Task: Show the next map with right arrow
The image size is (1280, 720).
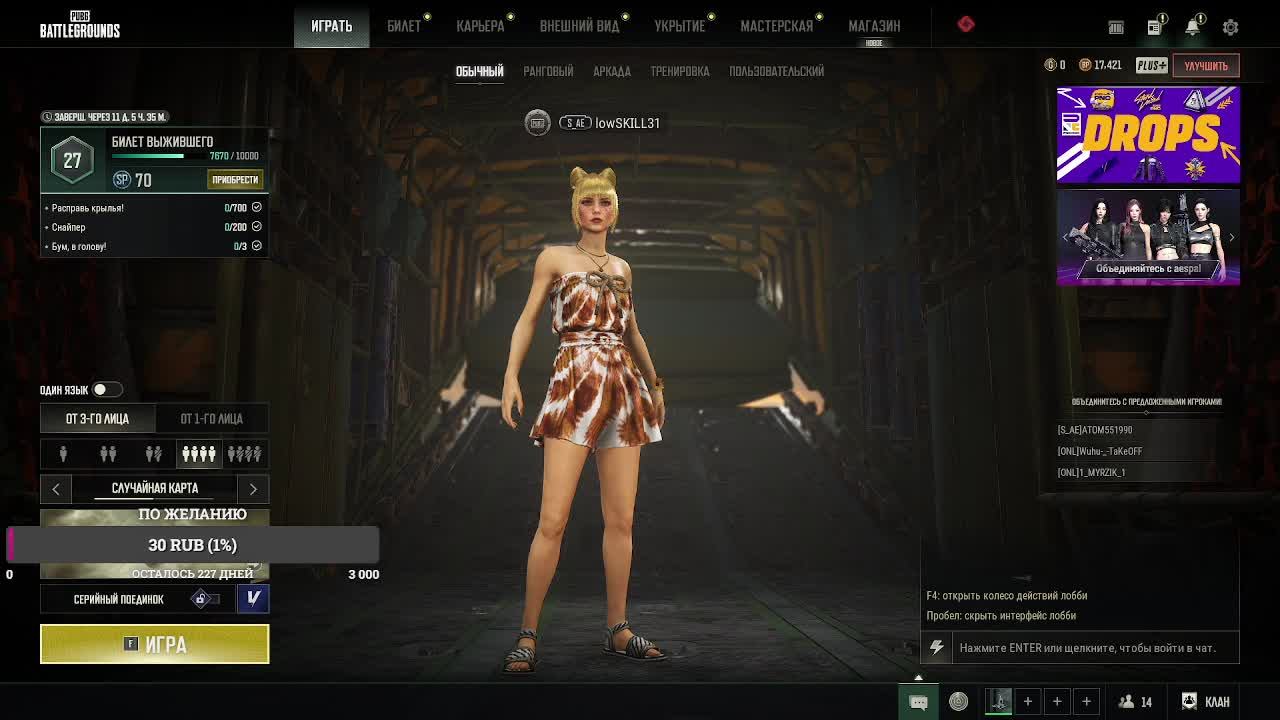Action: pos(253,488)
